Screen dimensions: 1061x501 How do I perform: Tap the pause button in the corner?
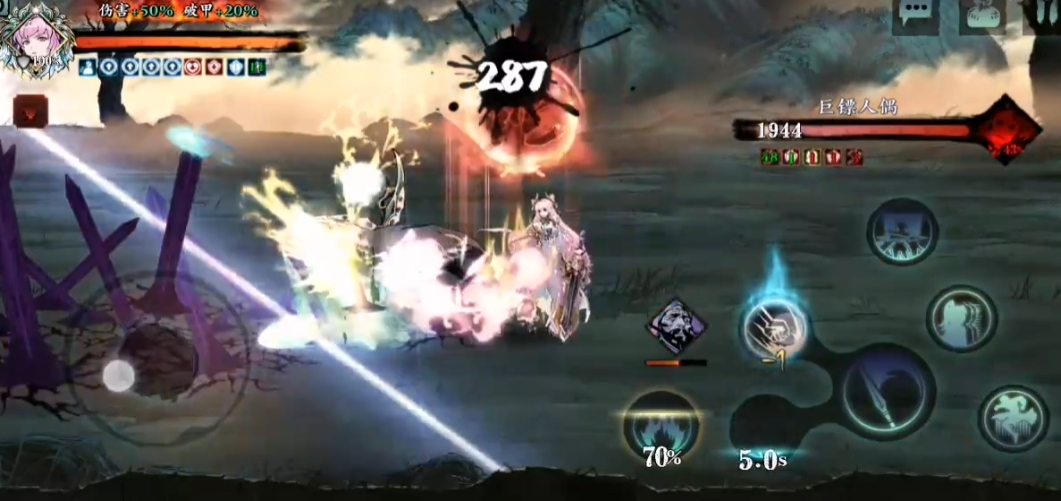pyautogui.click(x=1043, y=15)
